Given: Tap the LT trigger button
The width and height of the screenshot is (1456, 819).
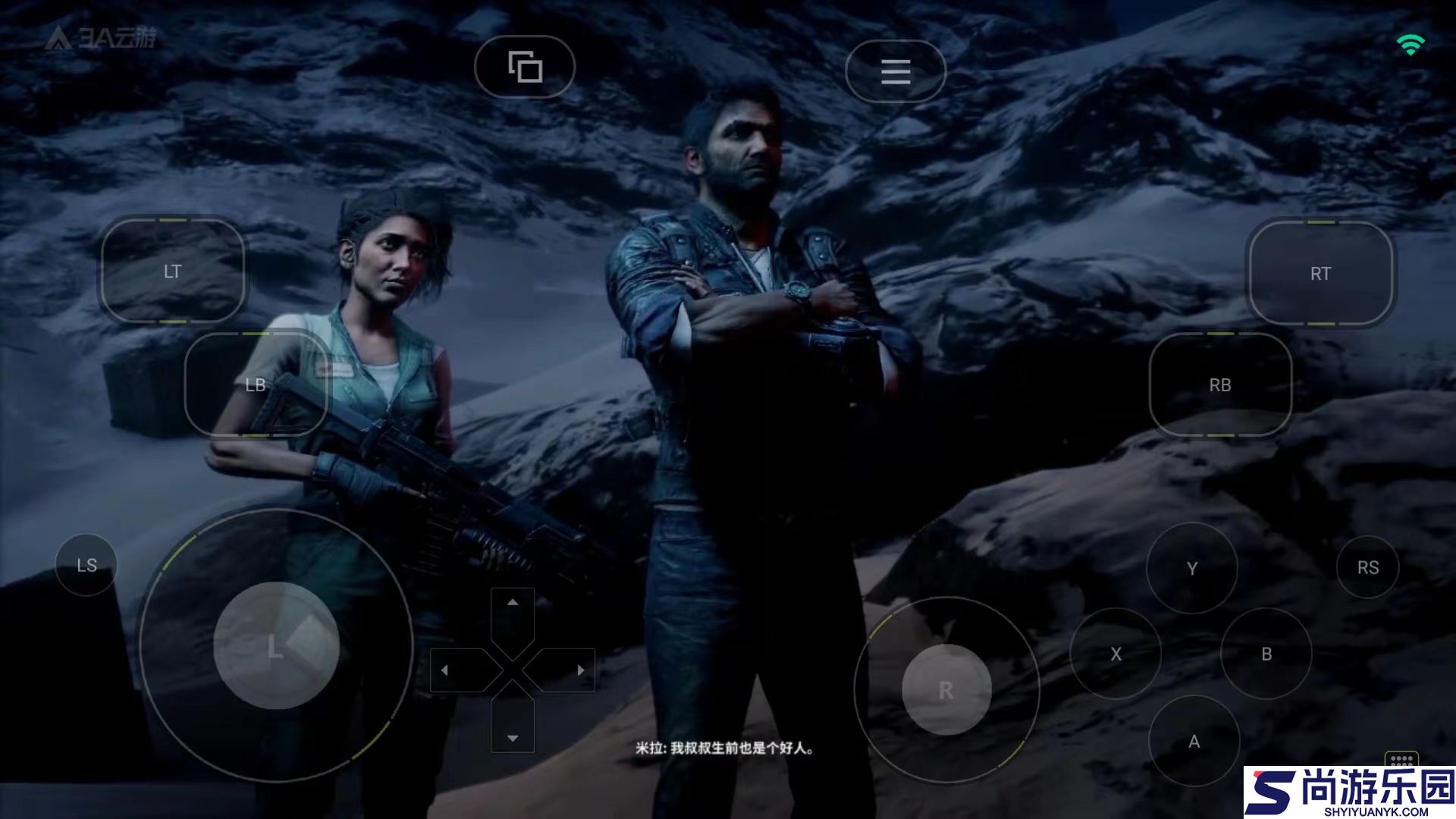Looking at the screenshot, I should click(173, 271).
